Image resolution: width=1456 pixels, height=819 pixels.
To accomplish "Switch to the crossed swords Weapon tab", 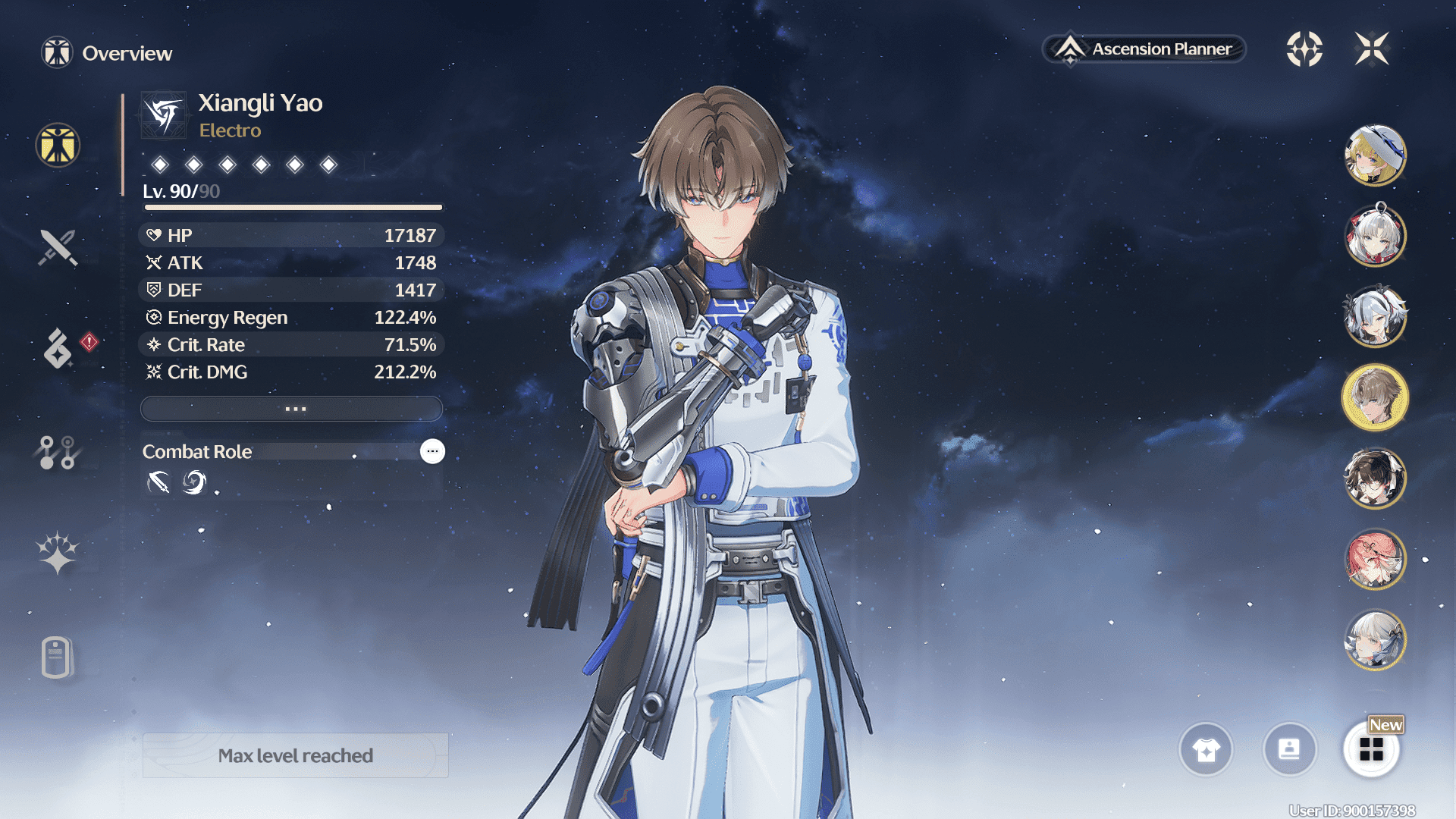I will coord(58,247).
